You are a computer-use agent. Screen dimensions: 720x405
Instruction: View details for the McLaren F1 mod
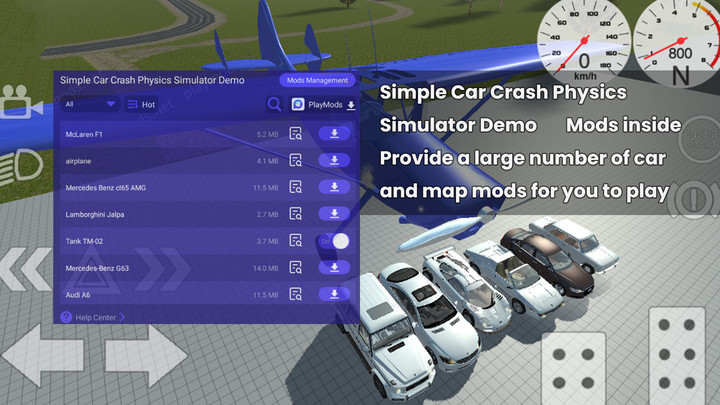click(x=295, y=133)
